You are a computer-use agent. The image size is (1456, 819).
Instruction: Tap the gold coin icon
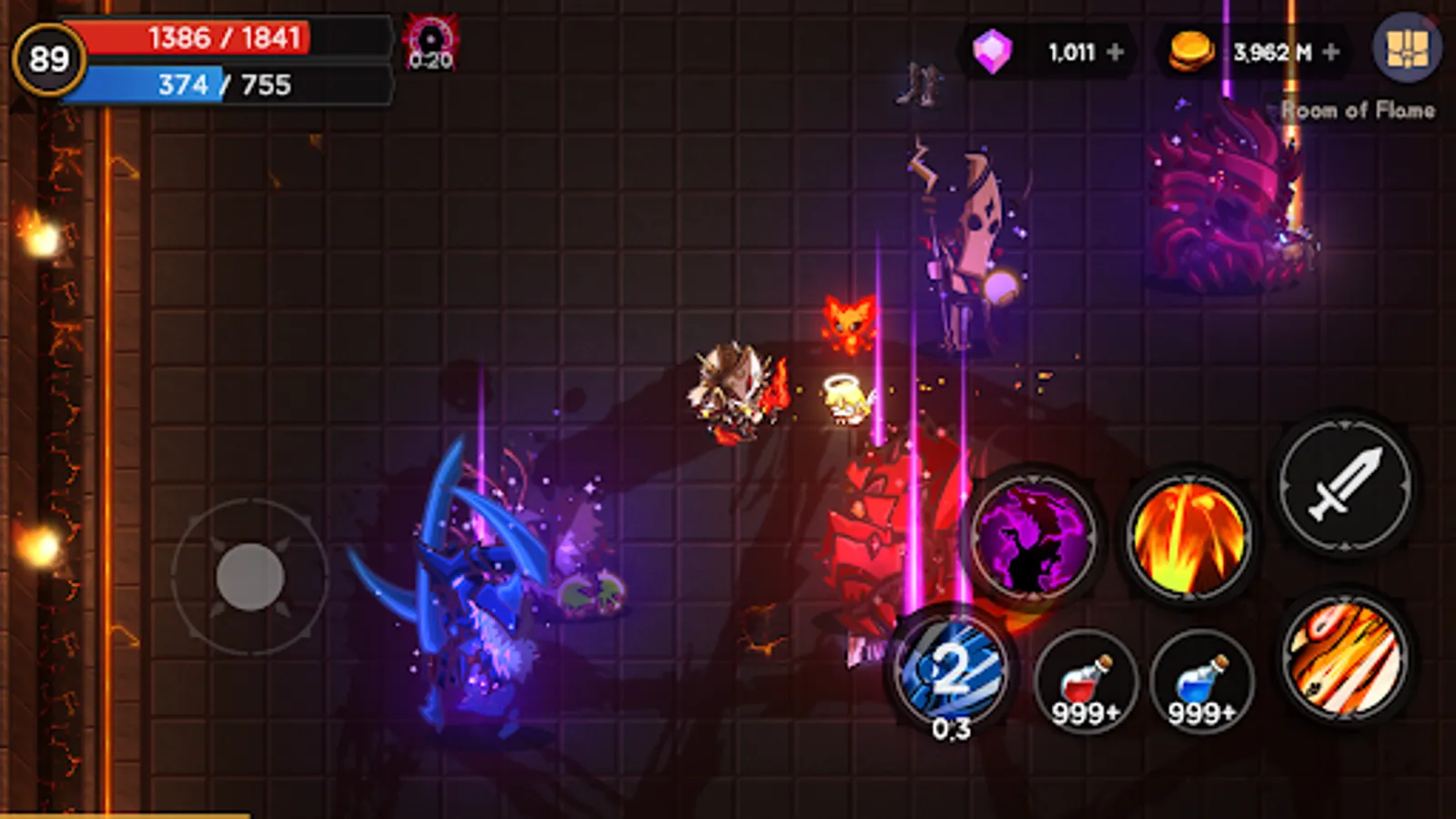(1190, 50)
